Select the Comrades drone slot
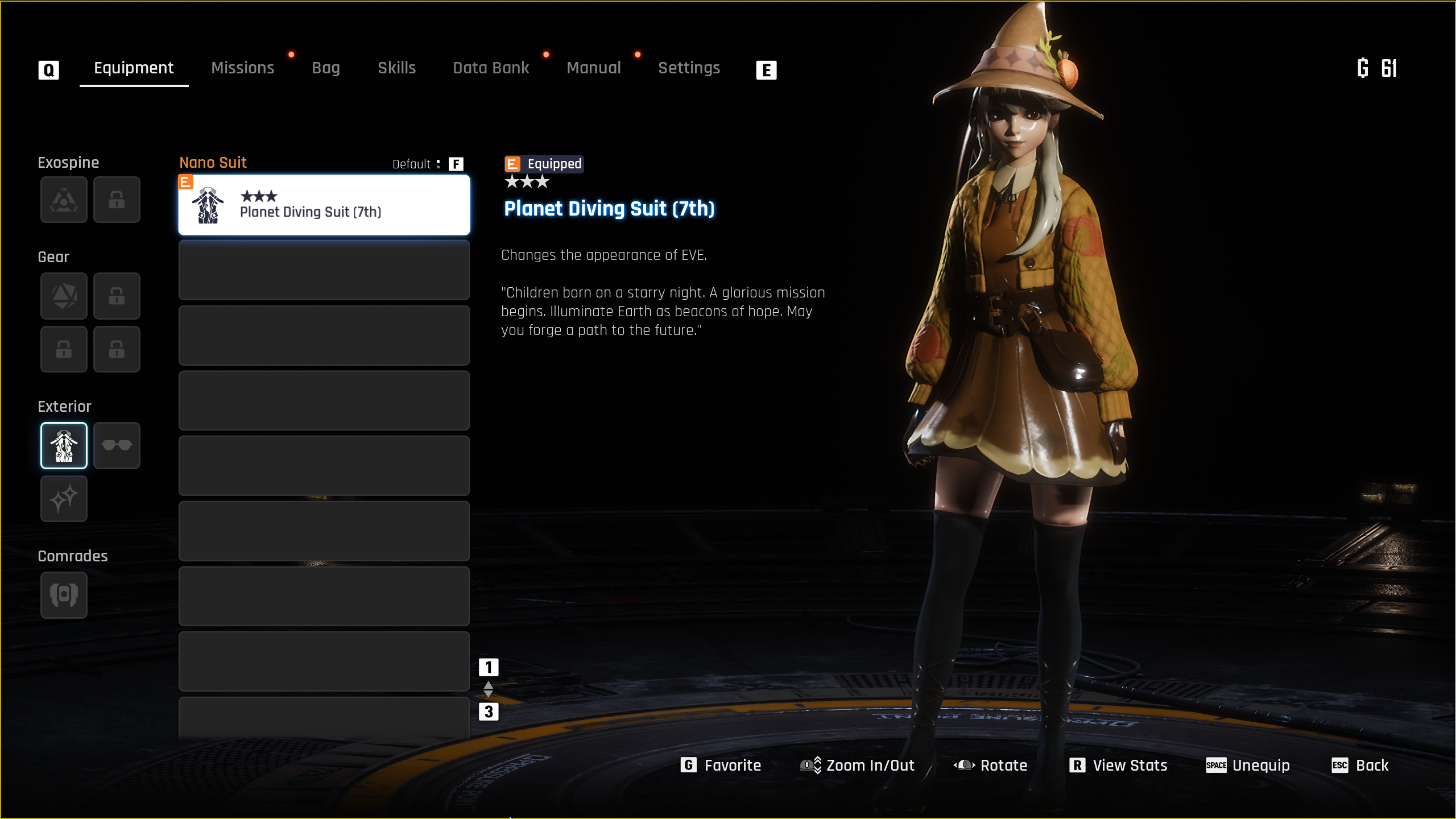 [x=64, y=595]
